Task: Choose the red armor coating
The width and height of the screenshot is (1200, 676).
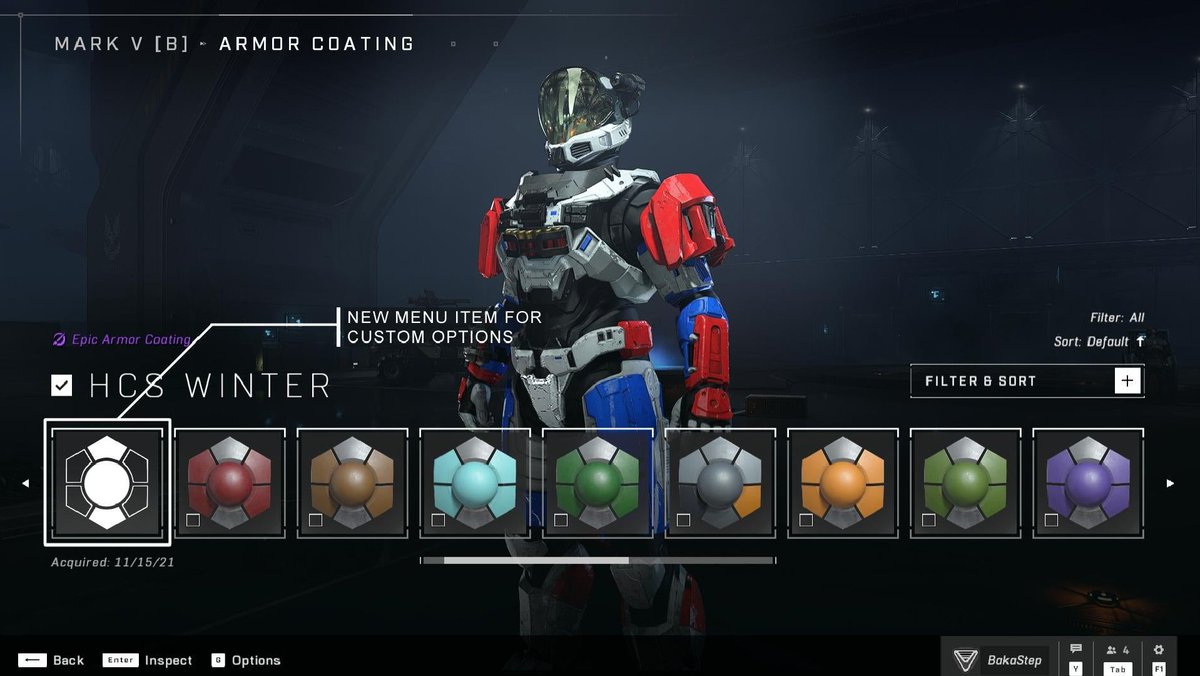Action: [x=230, y=483]
